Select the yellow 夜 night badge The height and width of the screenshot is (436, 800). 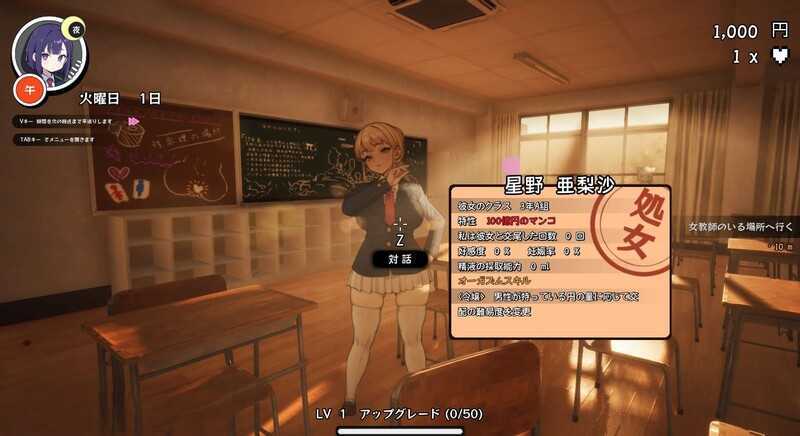[x=73, y=28]
